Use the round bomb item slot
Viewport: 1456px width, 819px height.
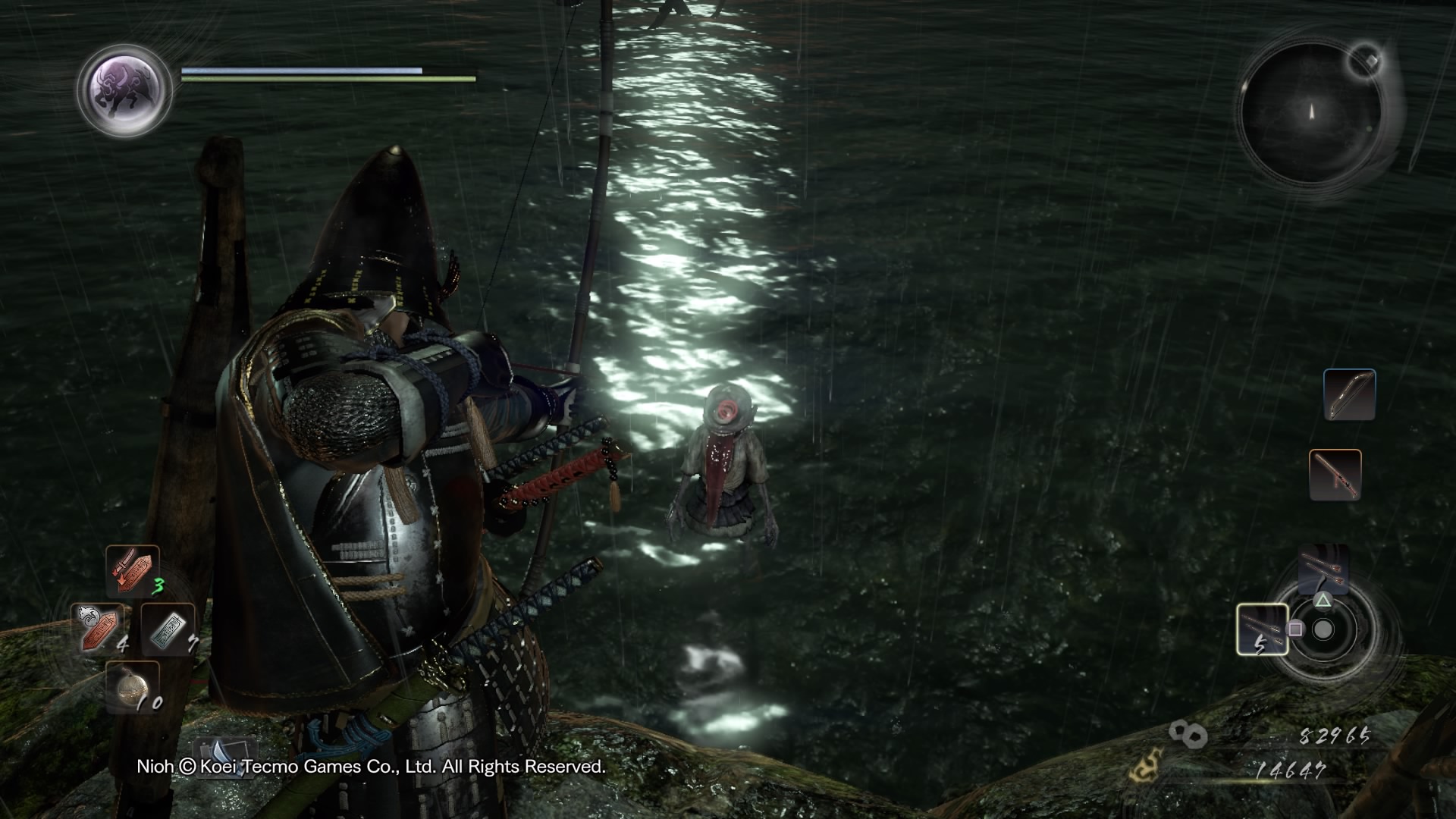pos(132,686)
